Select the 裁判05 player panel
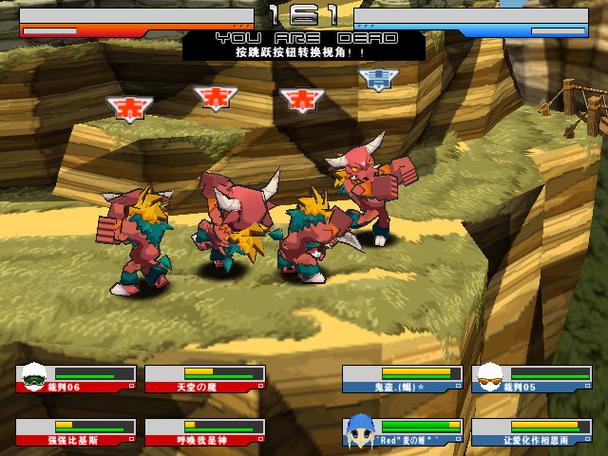This screenshot has height=456, width=608. click(531, 378)
